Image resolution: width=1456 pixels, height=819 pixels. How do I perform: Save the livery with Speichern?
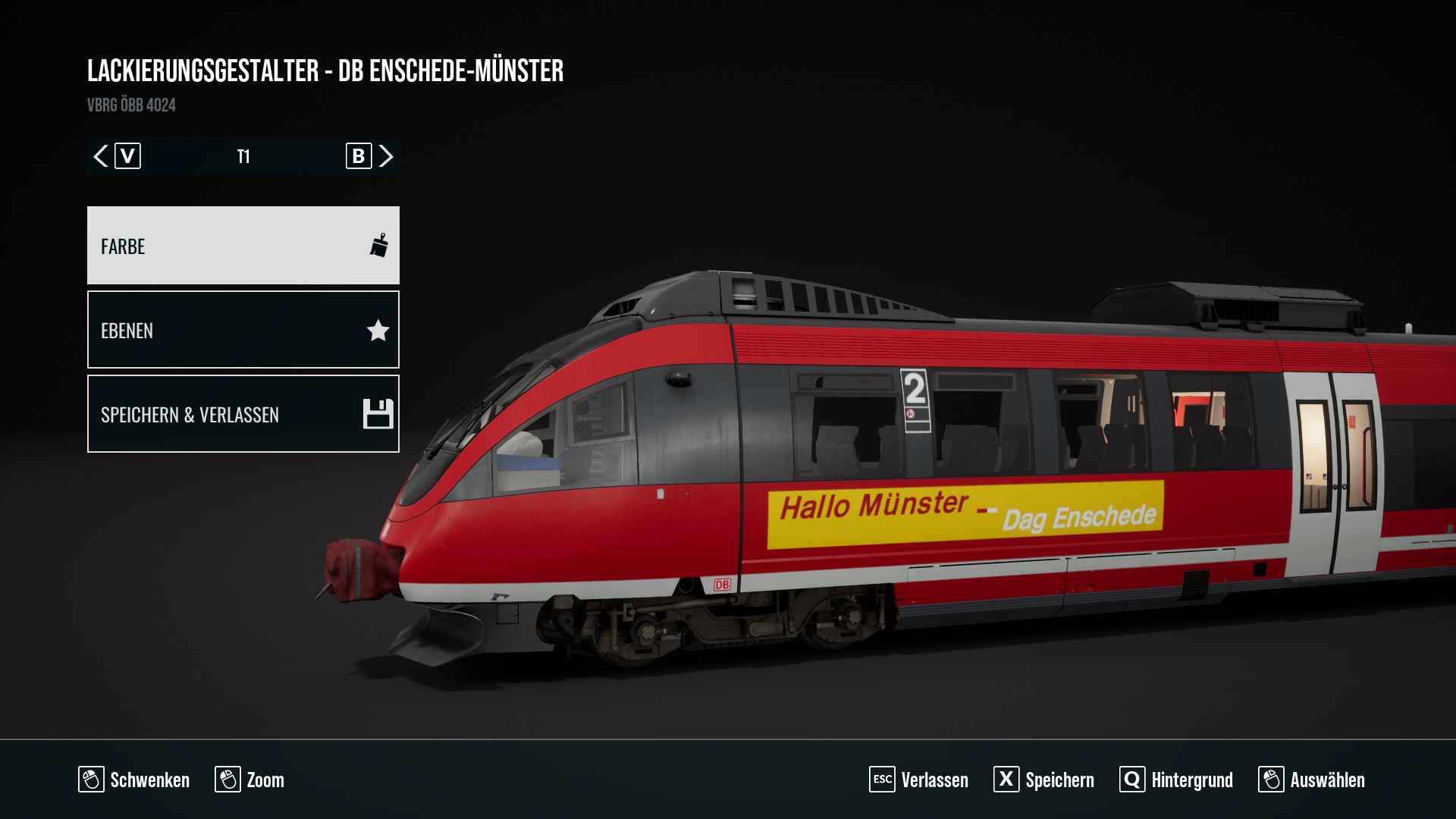click(1044, 780)
